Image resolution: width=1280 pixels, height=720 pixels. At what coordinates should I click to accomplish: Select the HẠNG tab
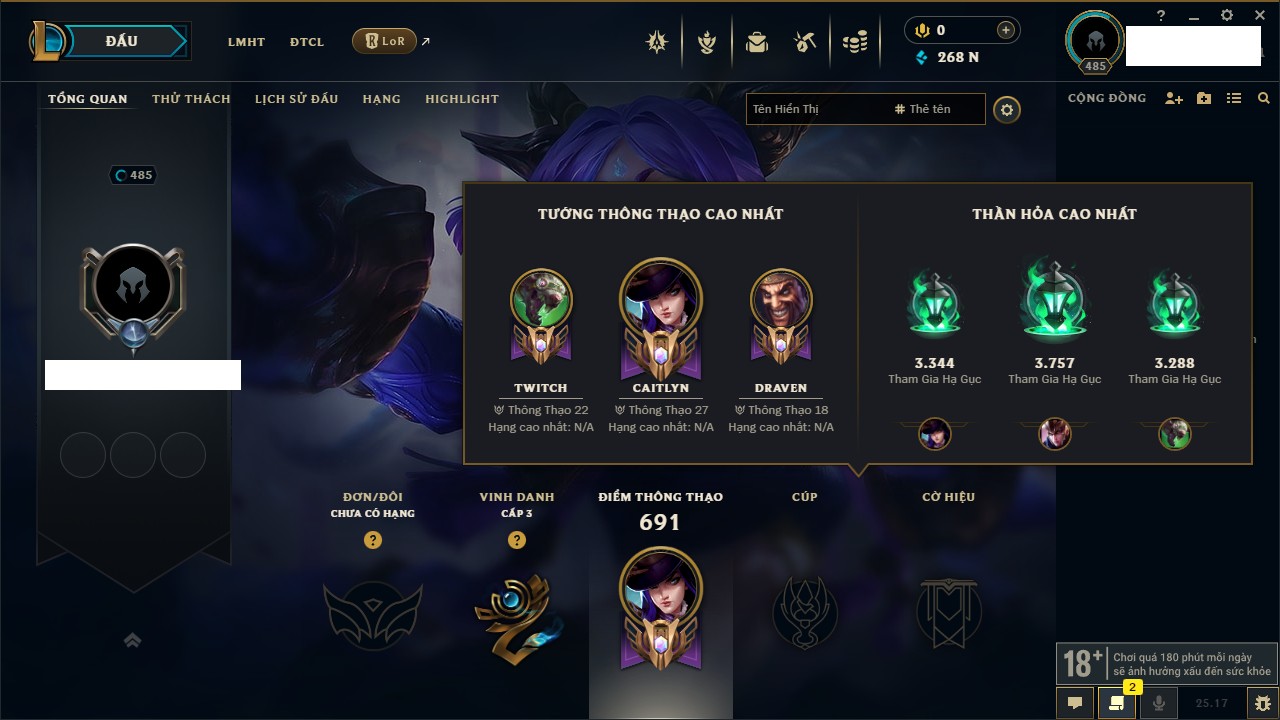pyautogui.click(x=381, y=99)
